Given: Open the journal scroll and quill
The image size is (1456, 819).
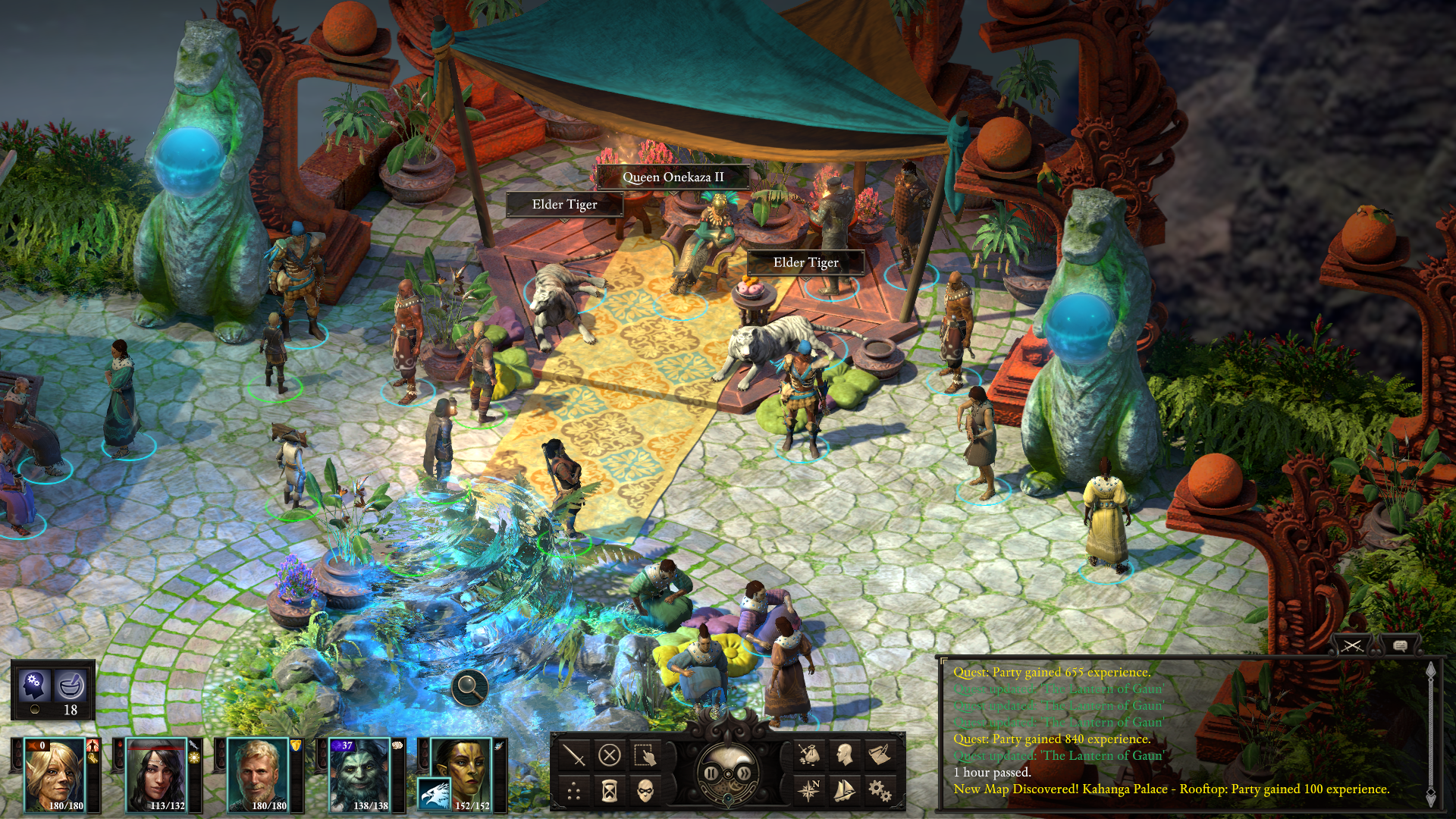Looking at the screenshot, I should (x=880, y=755).
